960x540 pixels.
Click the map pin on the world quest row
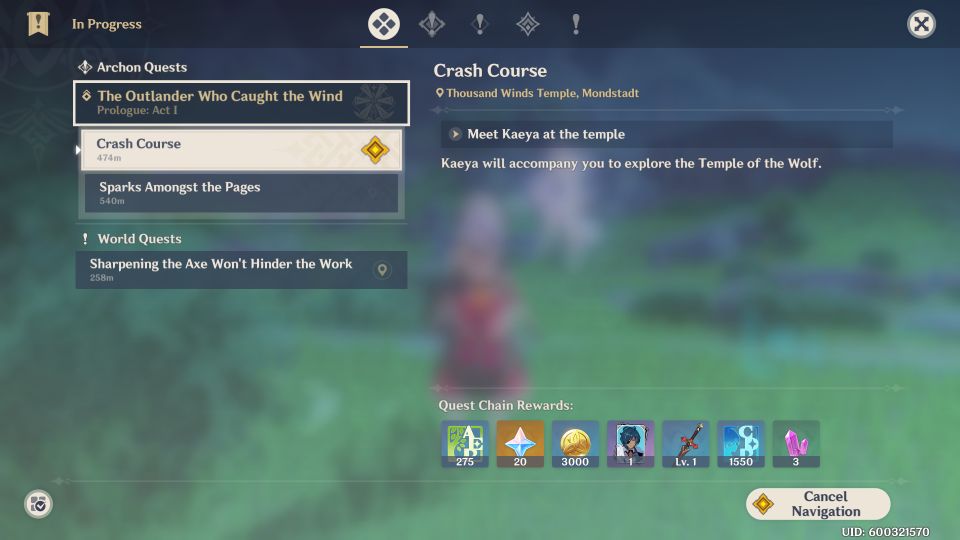coord(381,270)
